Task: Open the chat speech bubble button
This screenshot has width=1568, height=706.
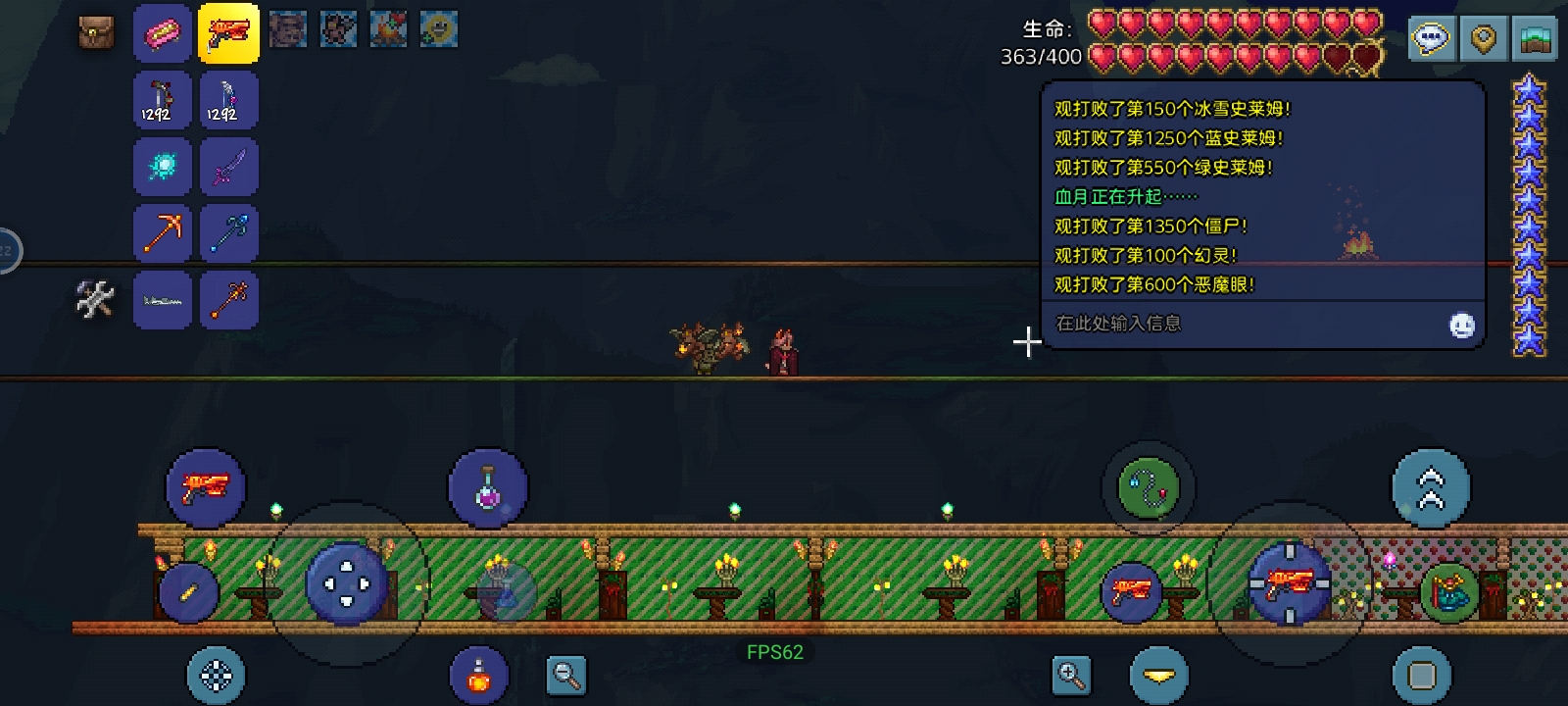Action: 1431,39
